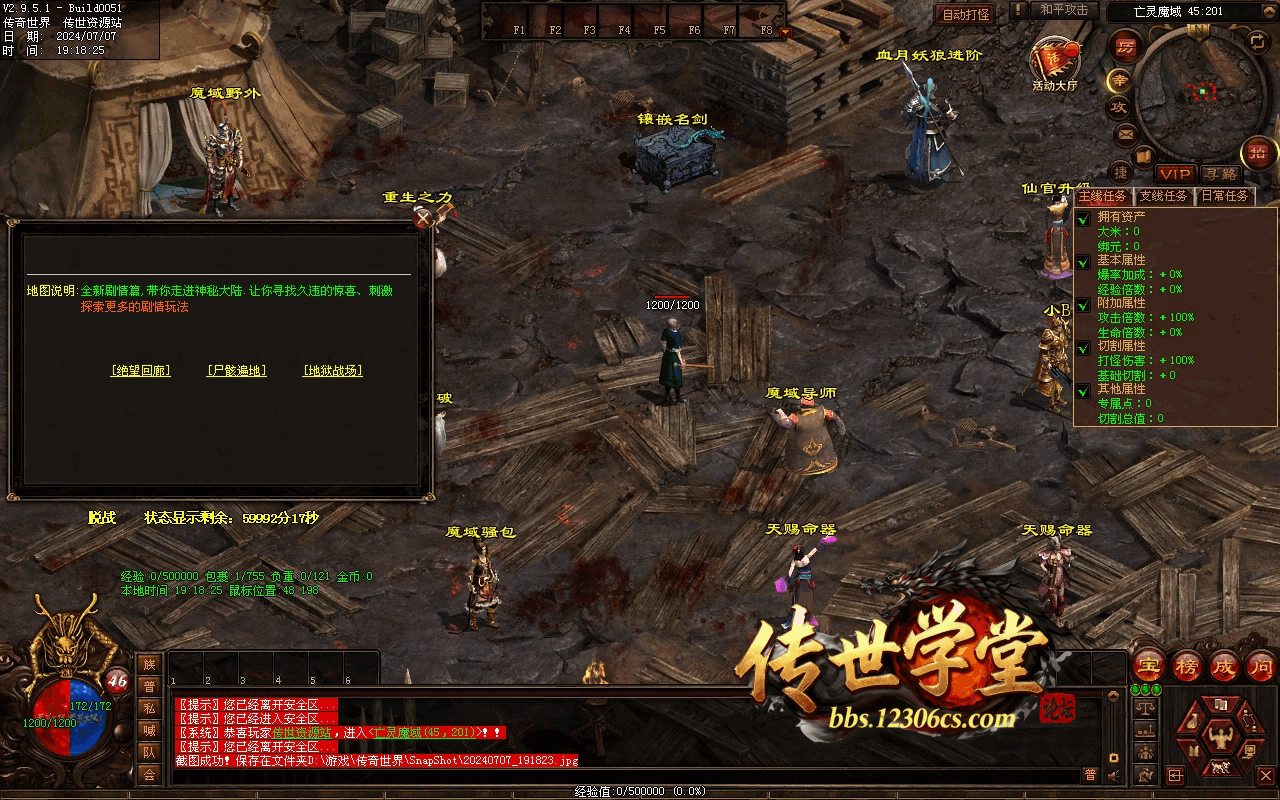Activate the 寻路 pathfinding button
1280x800 pixels.
point(1219,174)
